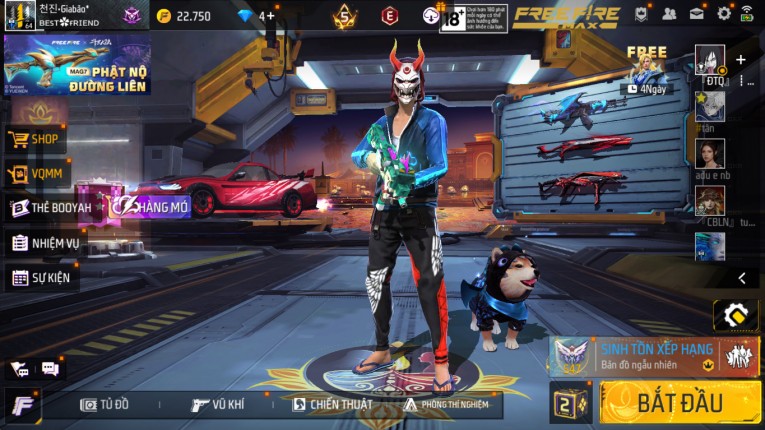Image resolution: width=765 pixels, height=430 pixels.
Task: Switch to the TỦ ĐỒ wardrobe tab
Action: point(106,405)
